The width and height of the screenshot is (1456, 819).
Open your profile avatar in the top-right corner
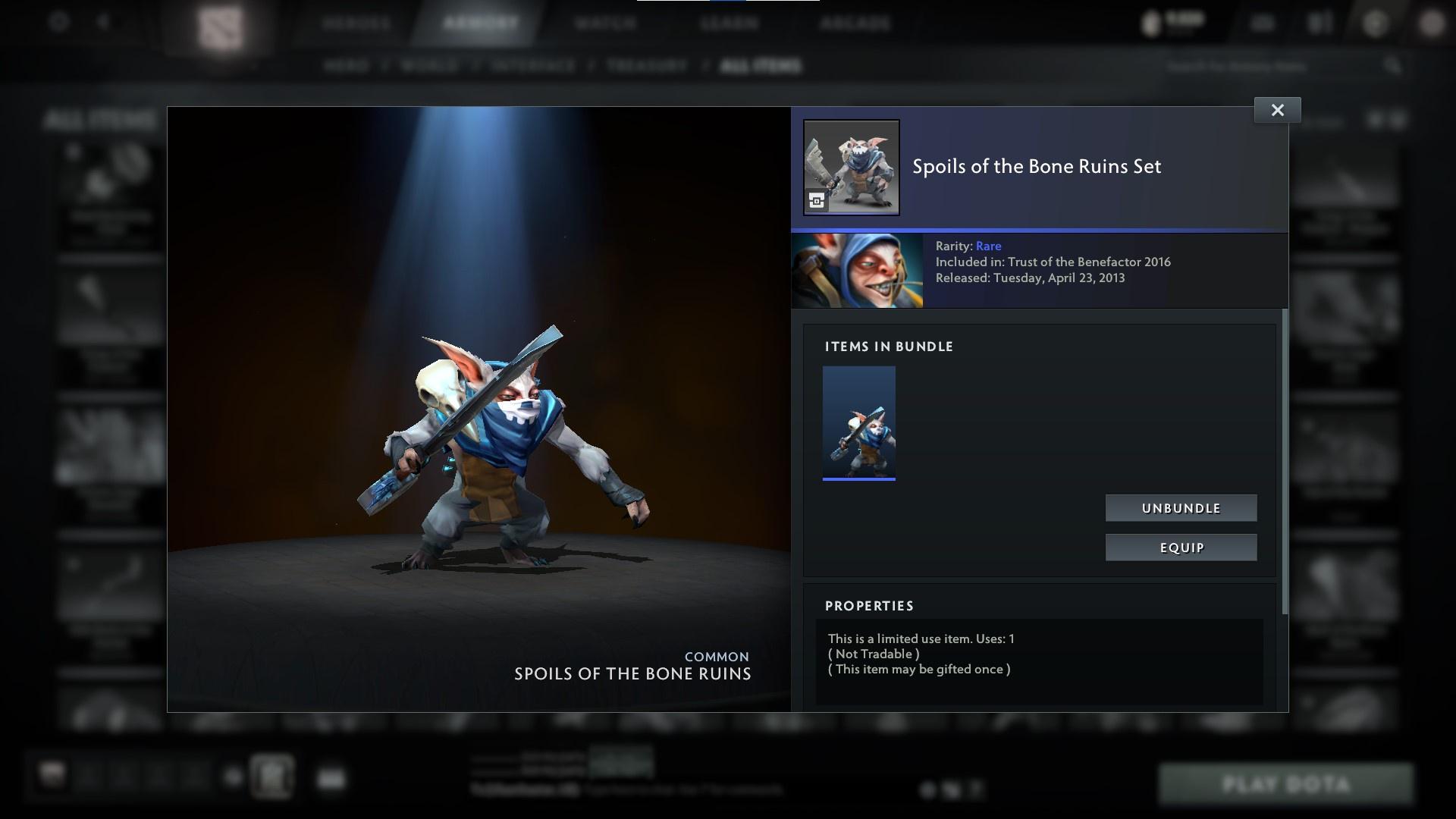pyautogui.click(x=1433, y=21)
